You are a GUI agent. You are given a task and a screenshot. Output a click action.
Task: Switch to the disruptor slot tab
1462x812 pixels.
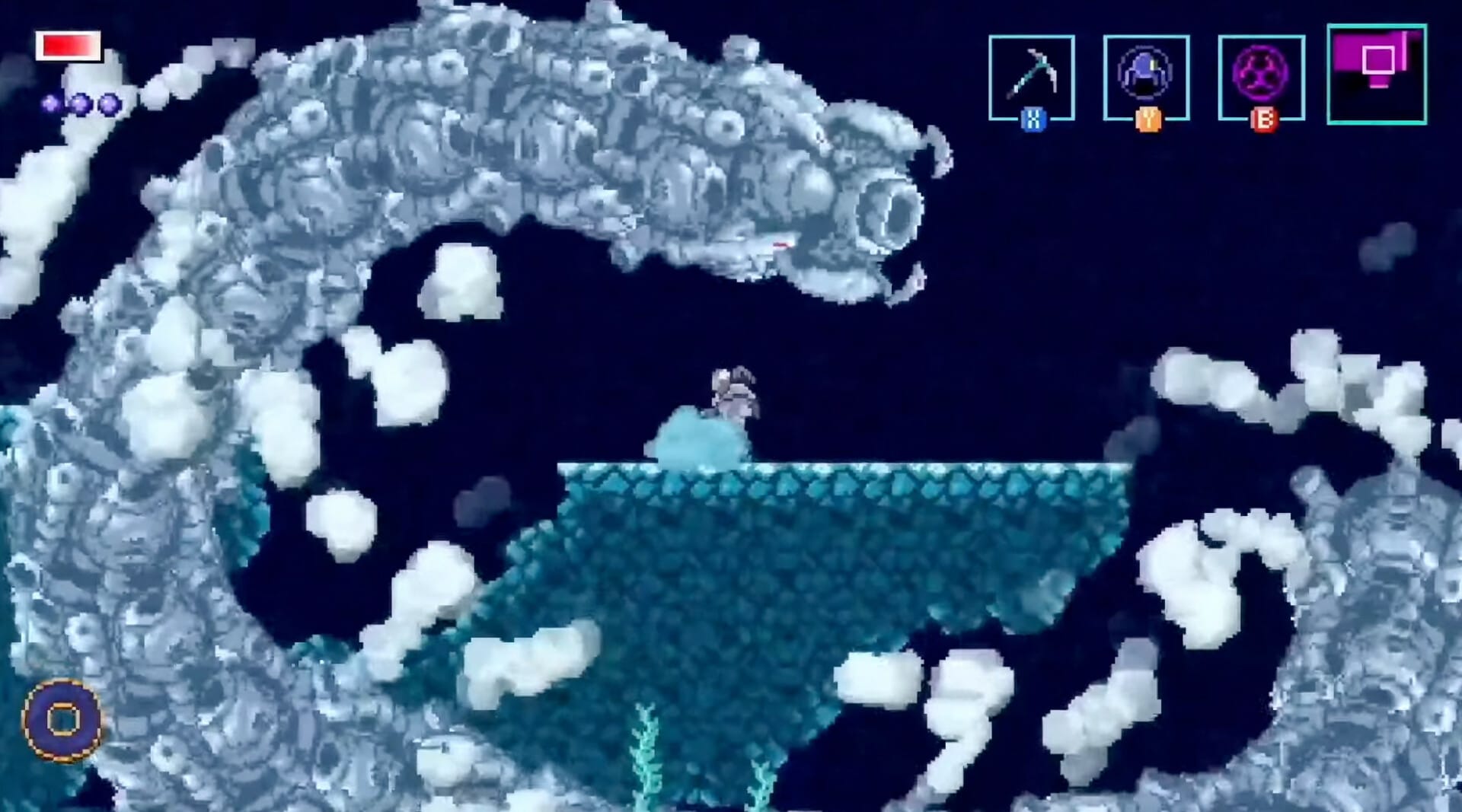point(1260,76)
